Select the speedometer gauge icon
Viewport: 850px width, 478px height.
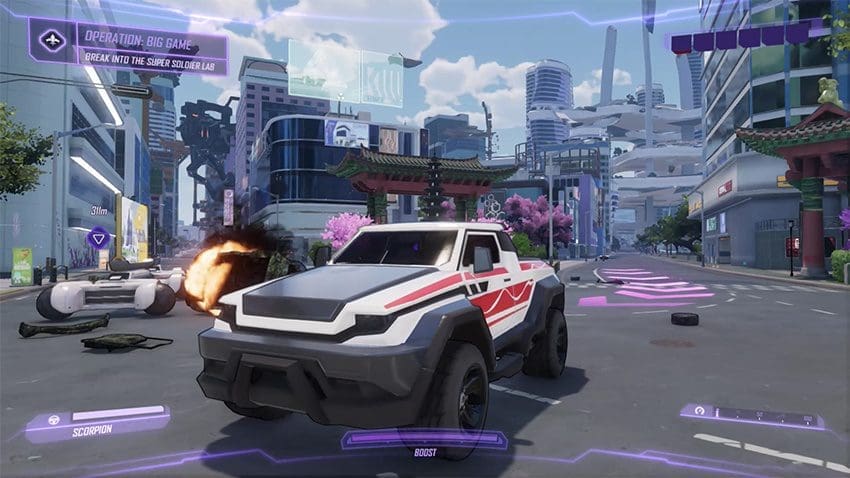pyautogui.click(x=699, y=411)
